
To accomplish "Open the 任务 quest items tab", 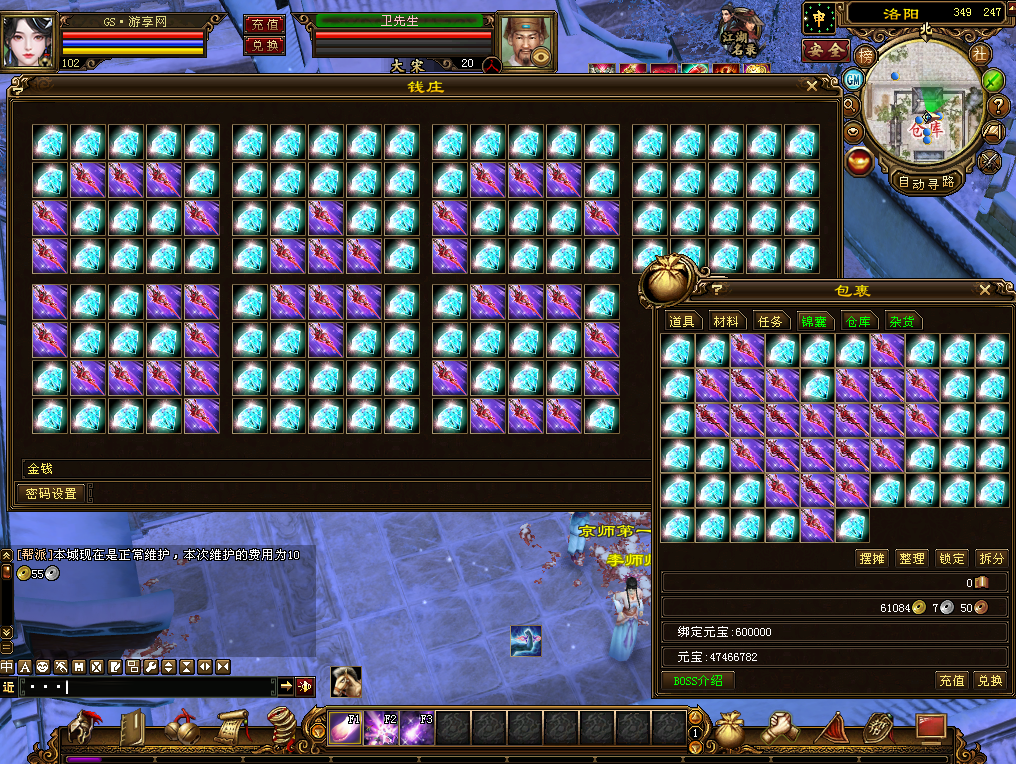I will coord(770,321).
